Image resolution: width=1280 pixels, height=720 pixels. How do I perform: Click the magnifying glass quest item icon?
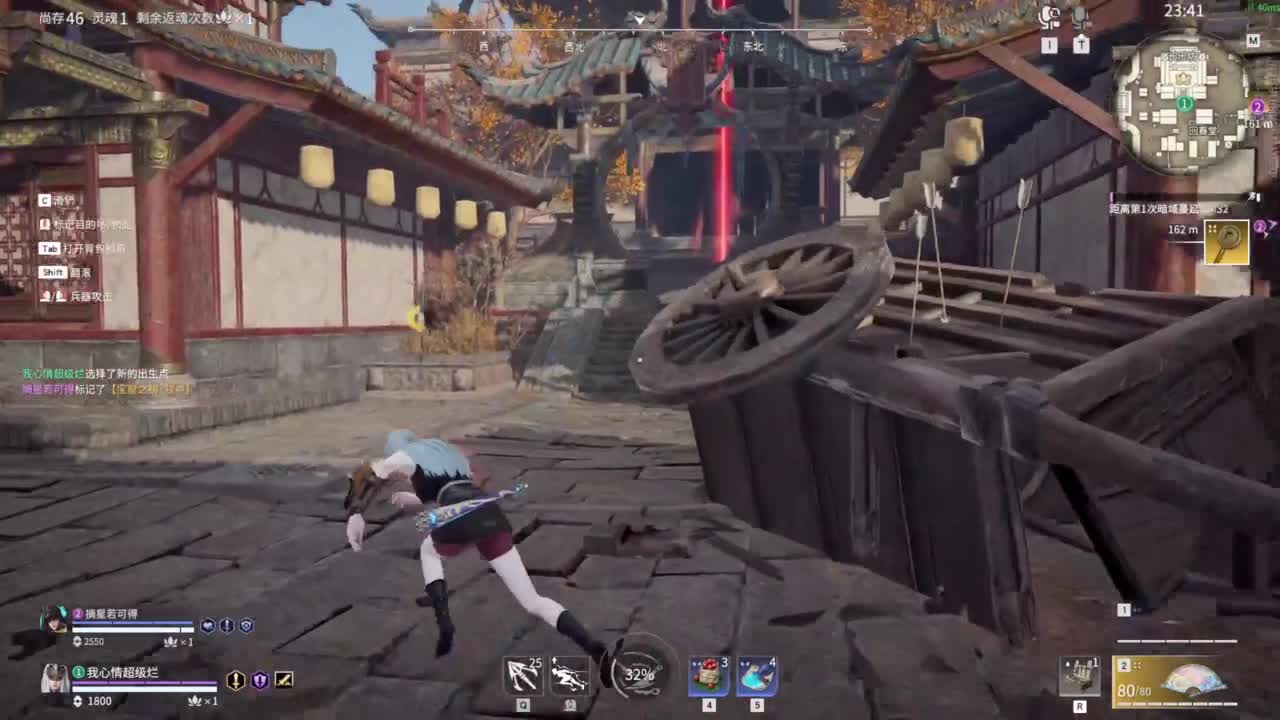tap(1226, 240)
